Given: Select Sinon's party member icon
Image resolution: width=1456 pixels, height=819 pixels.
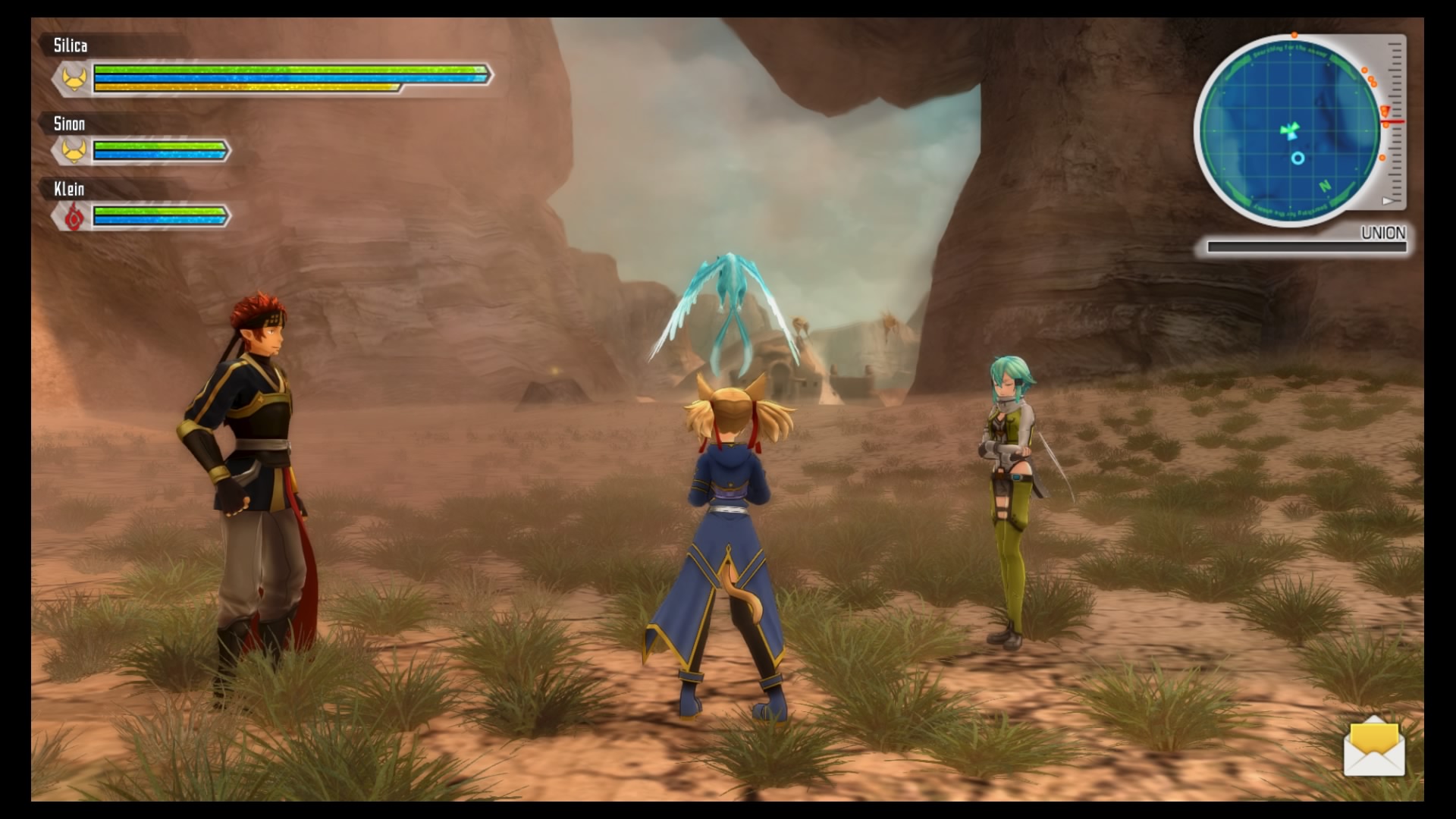Looking at the screenshot, I should tap(73, 151).
